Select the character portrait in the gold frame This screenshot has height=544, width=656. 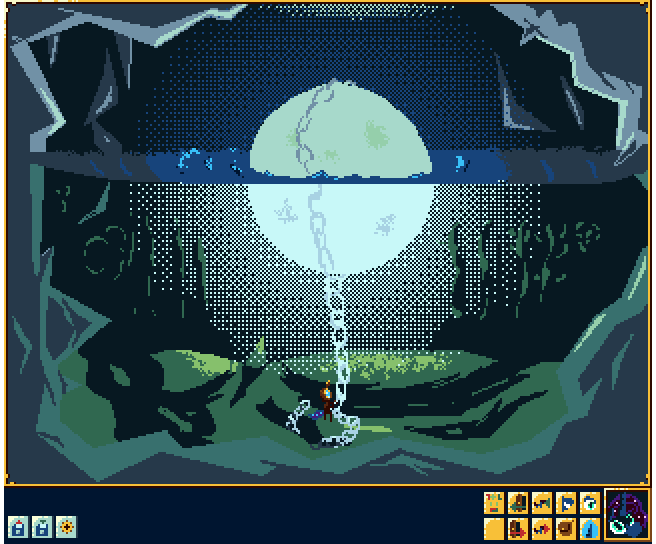[x=627, y=515]
